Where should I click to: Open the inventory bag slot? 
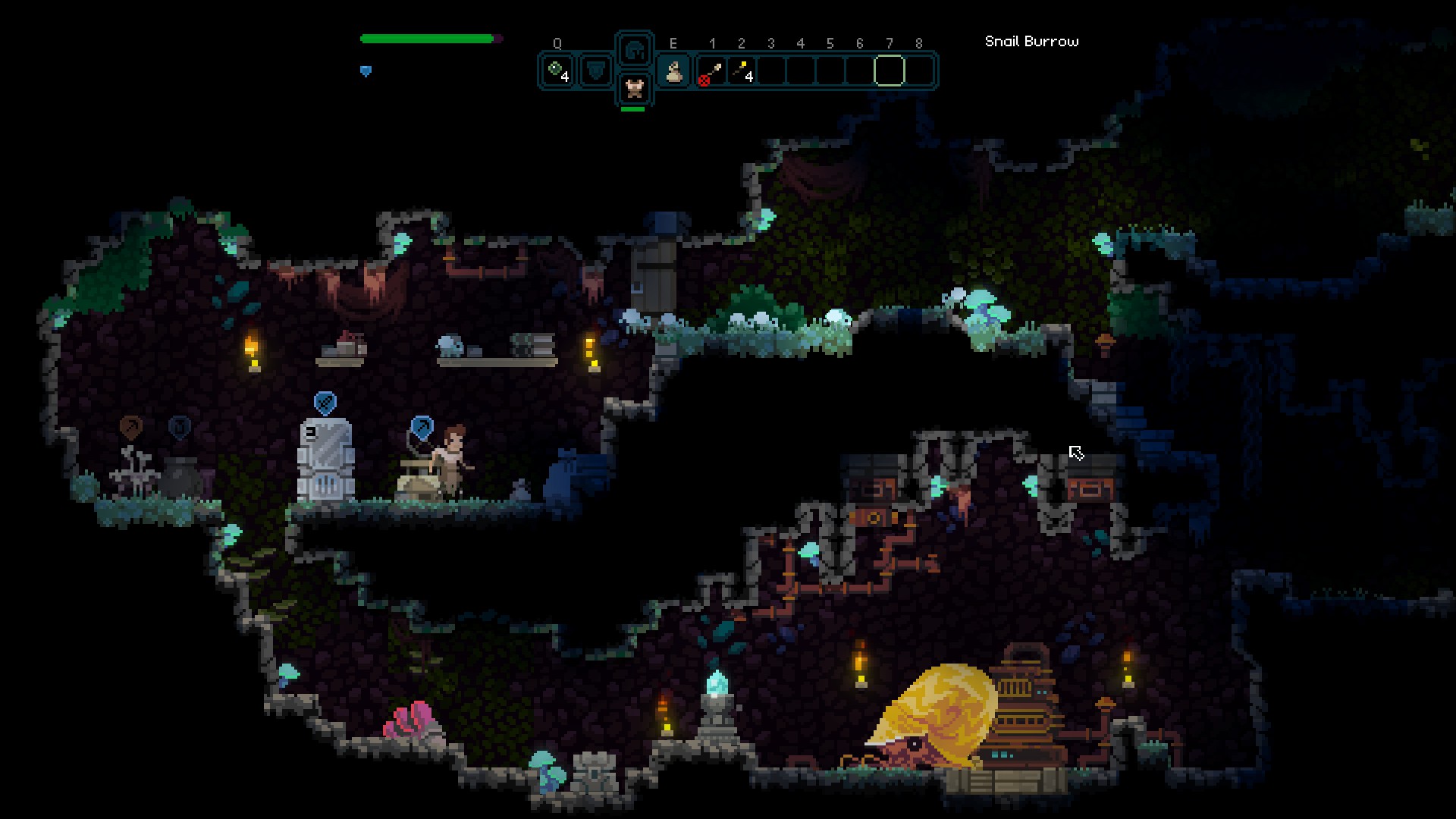(x=674, y=71)
